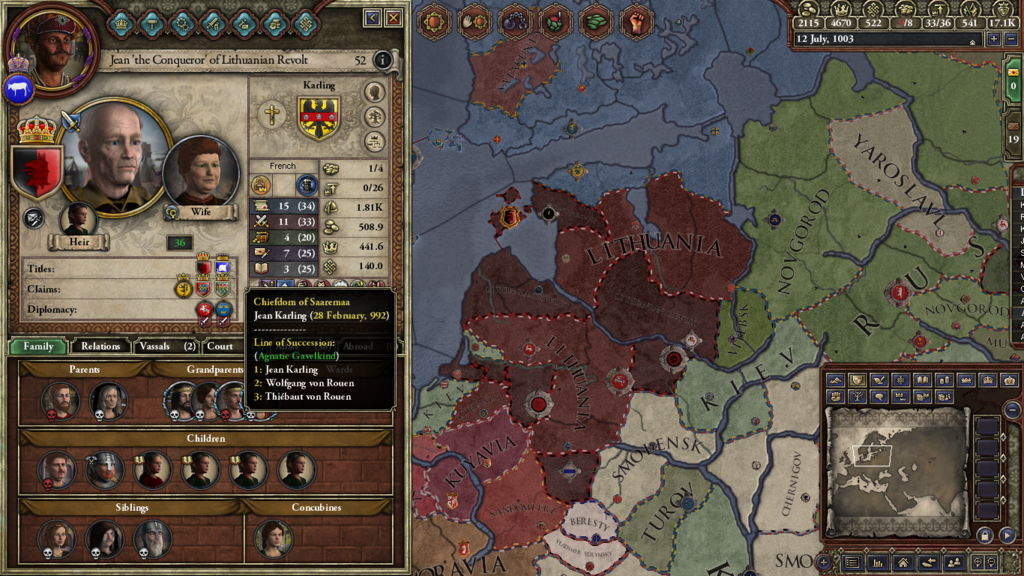This screenshot has width=1024, height=576.
Task: Click the Karling dynasty coat of arms
Action: [x=319, y=117]
